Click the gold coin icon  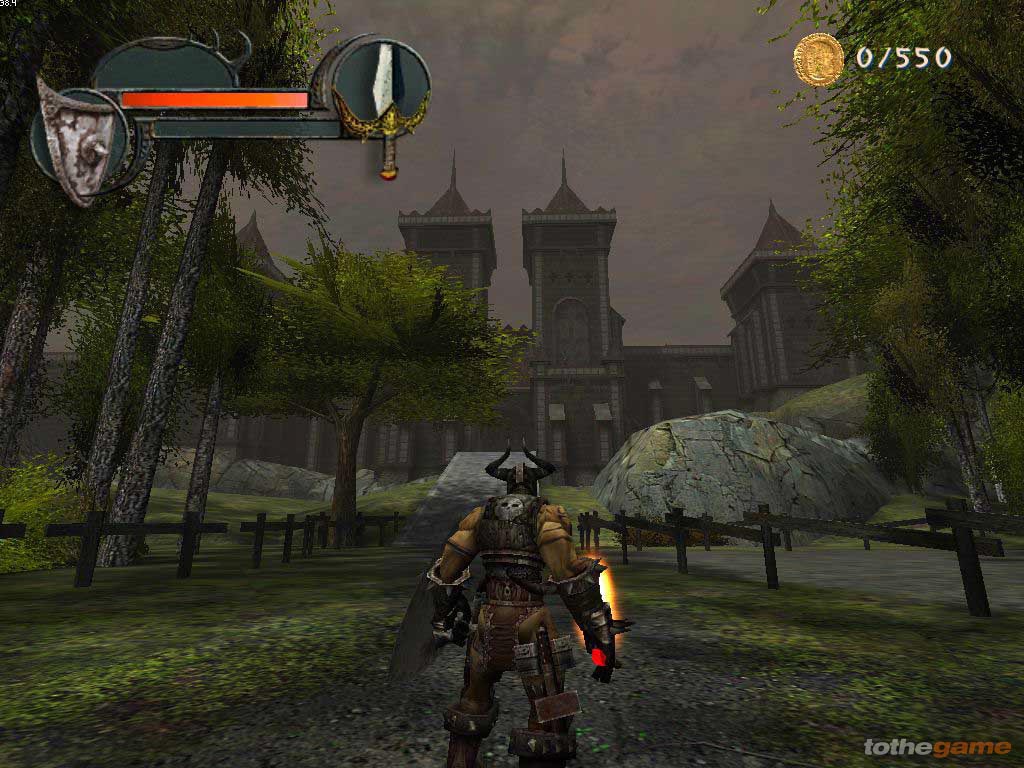coord(818,58)
